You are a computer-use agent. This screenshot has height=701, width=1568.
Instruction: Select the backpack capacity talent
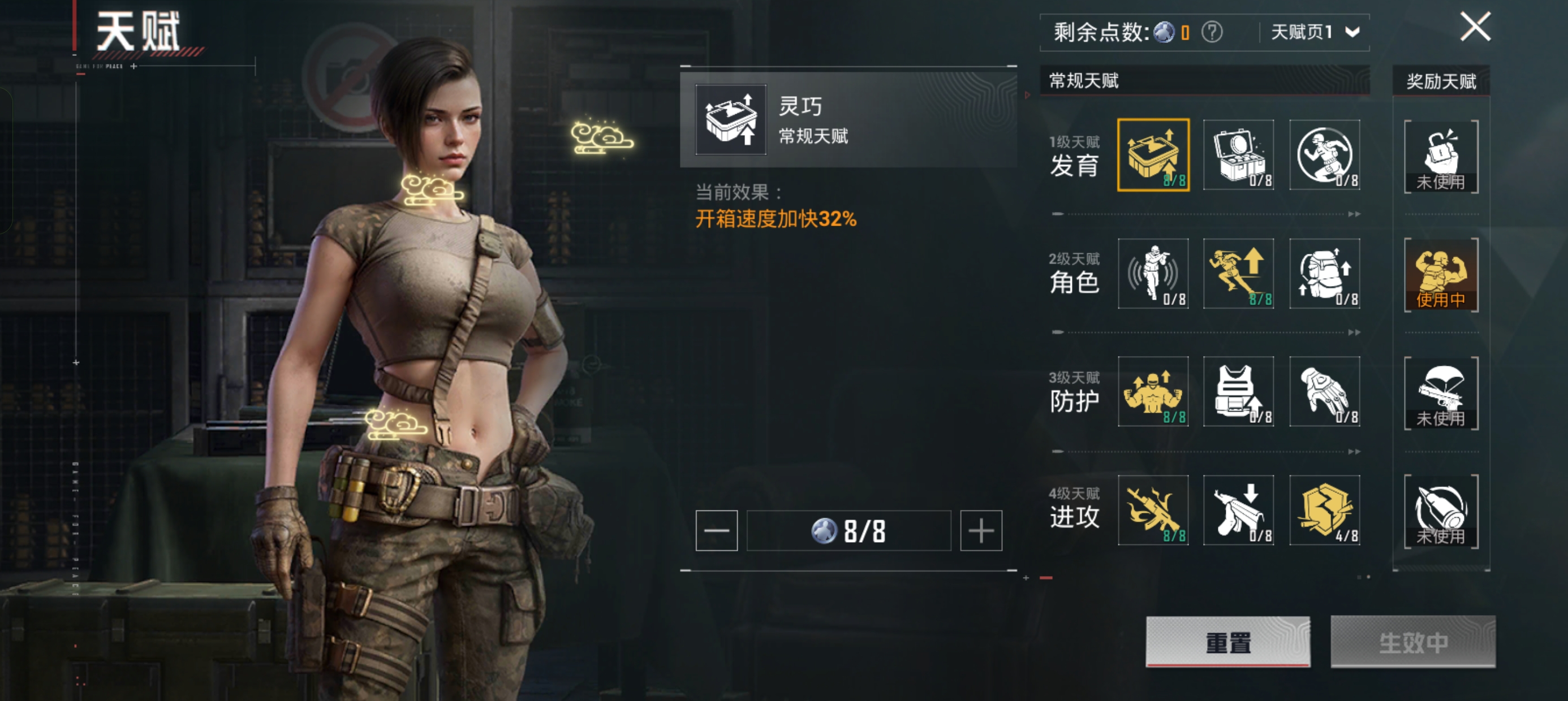coord(1325,274)
